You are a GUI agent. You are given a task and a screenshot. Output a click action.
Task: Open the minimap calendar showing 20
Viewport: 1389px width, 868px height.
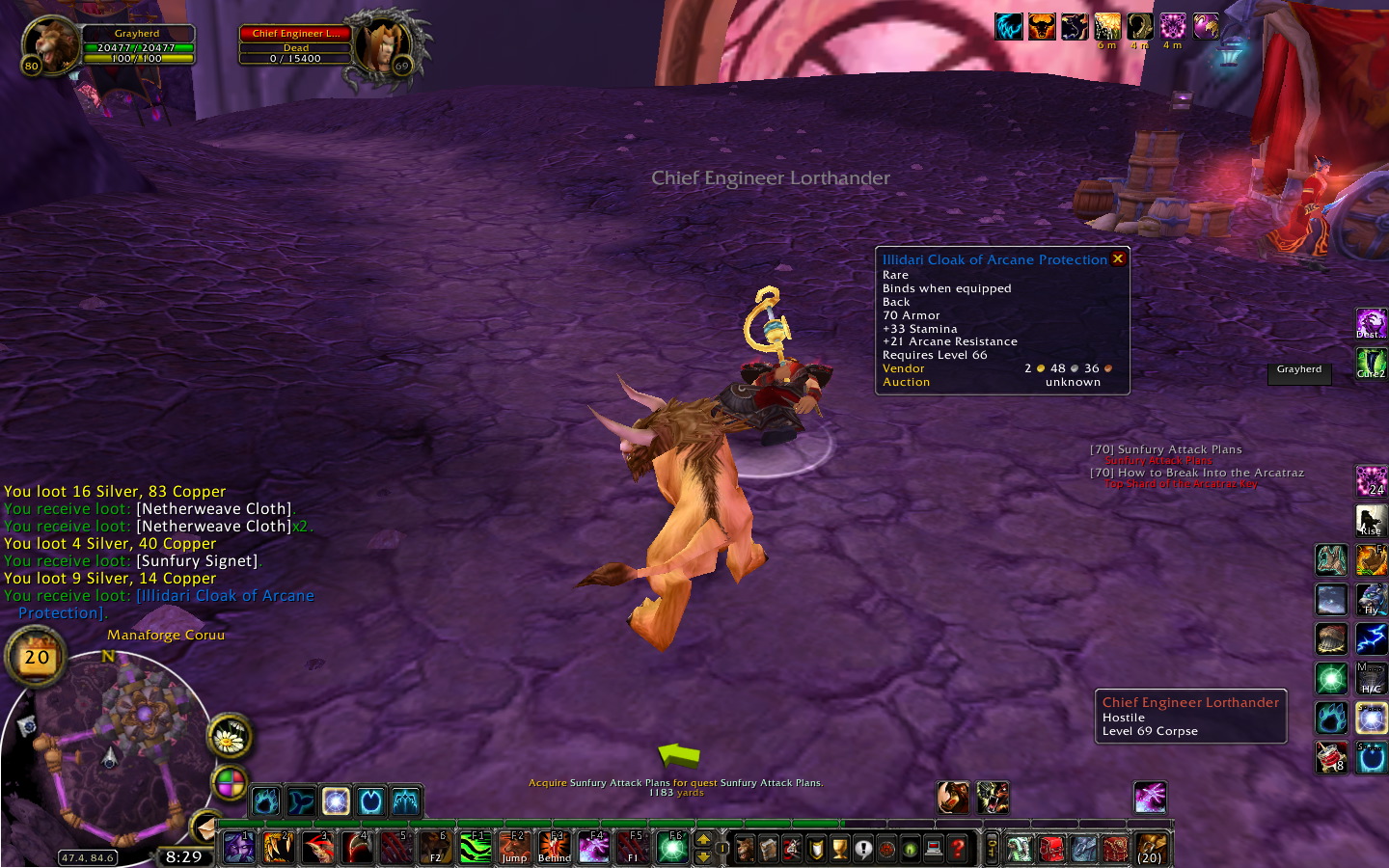37,658
